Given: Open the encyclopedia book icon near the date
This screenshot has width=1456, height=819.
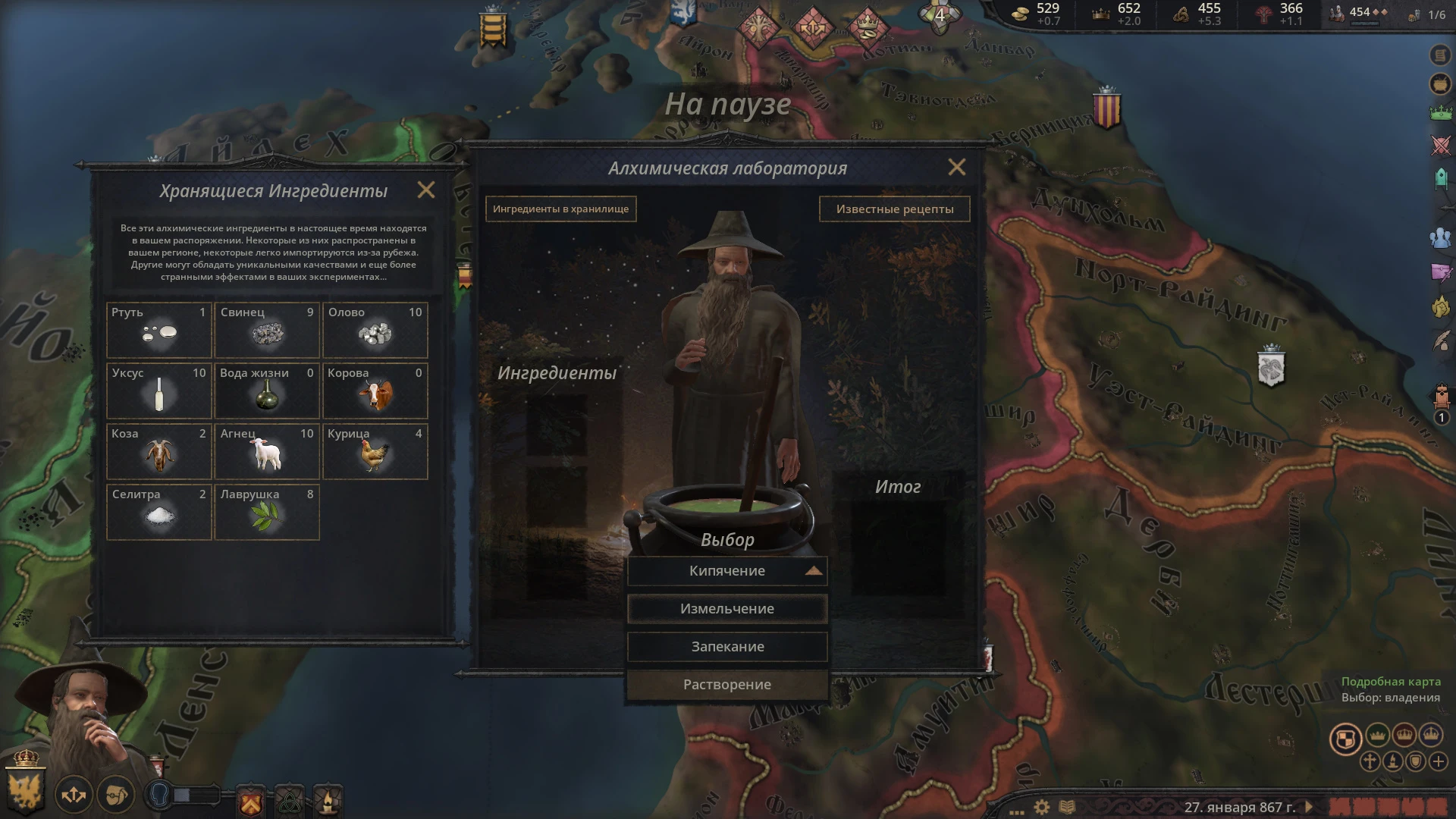Looking at the screenshot, I should (1067, 805).
